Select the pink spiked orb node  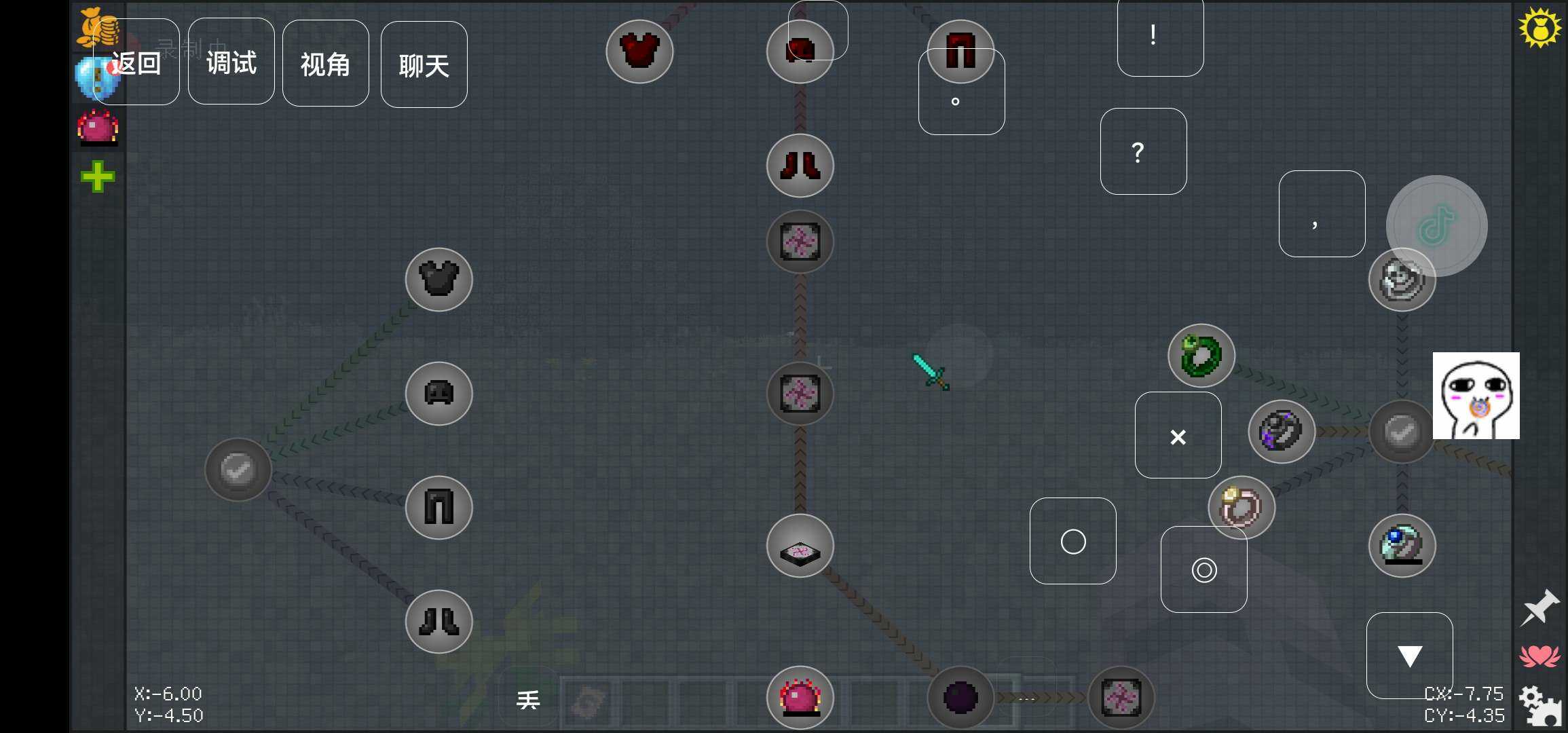pos(800,698)
